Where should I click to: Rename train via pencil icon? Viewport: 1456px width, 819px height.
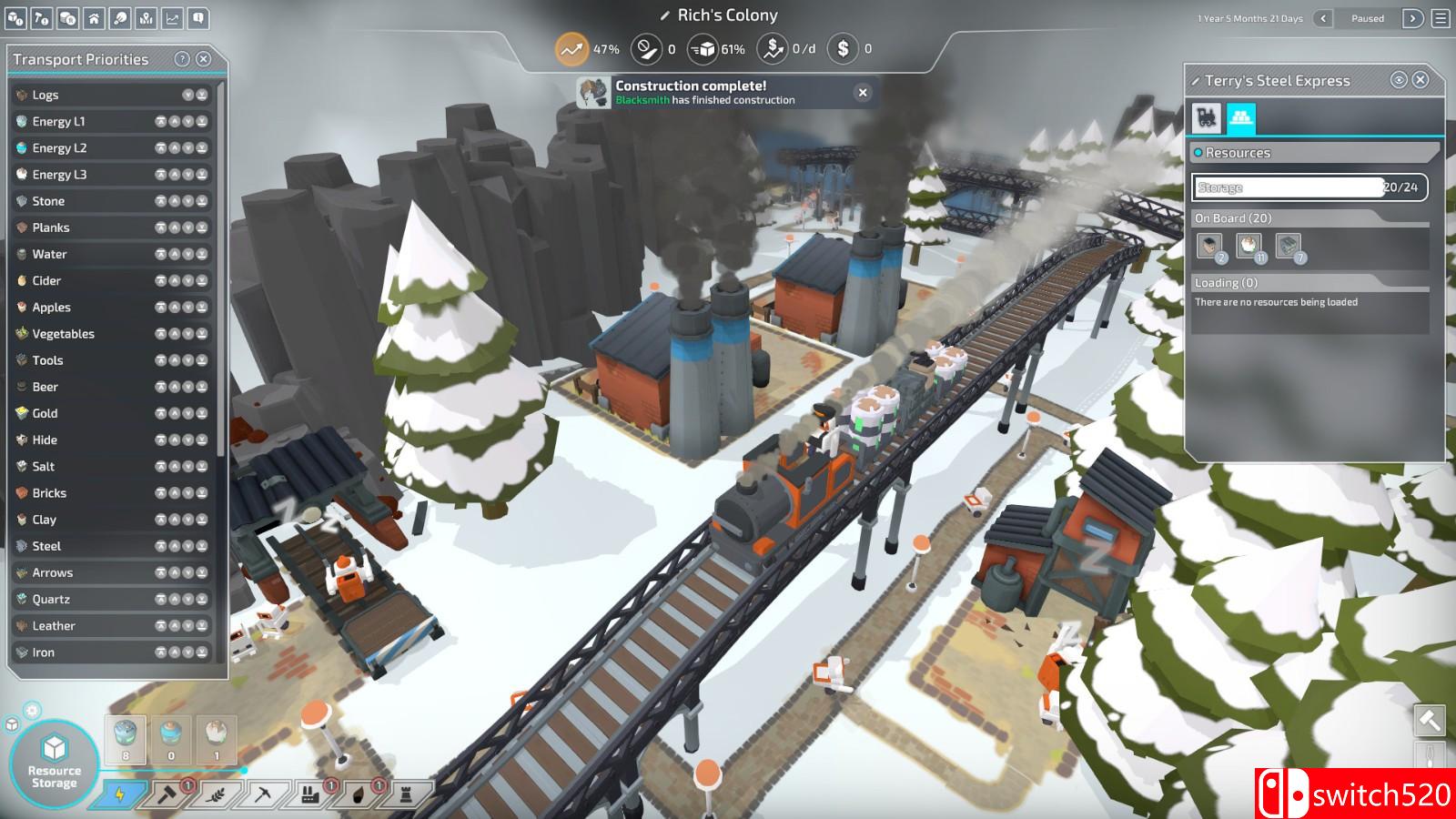coord(1195,81)
